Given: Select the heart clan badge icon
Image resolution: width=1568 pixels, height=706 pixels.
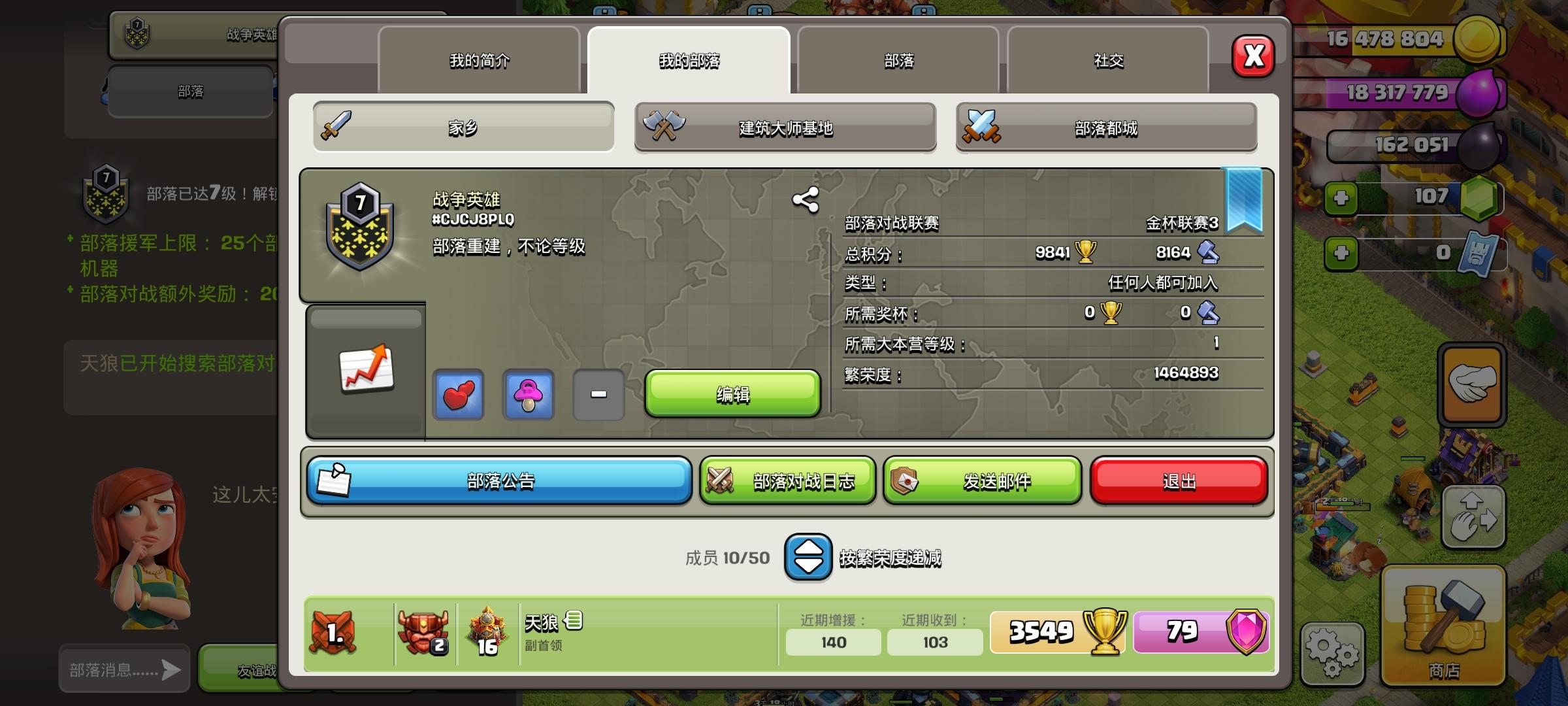Looking at the screenshot, I should pyautogui.click(x=459, y=395).
